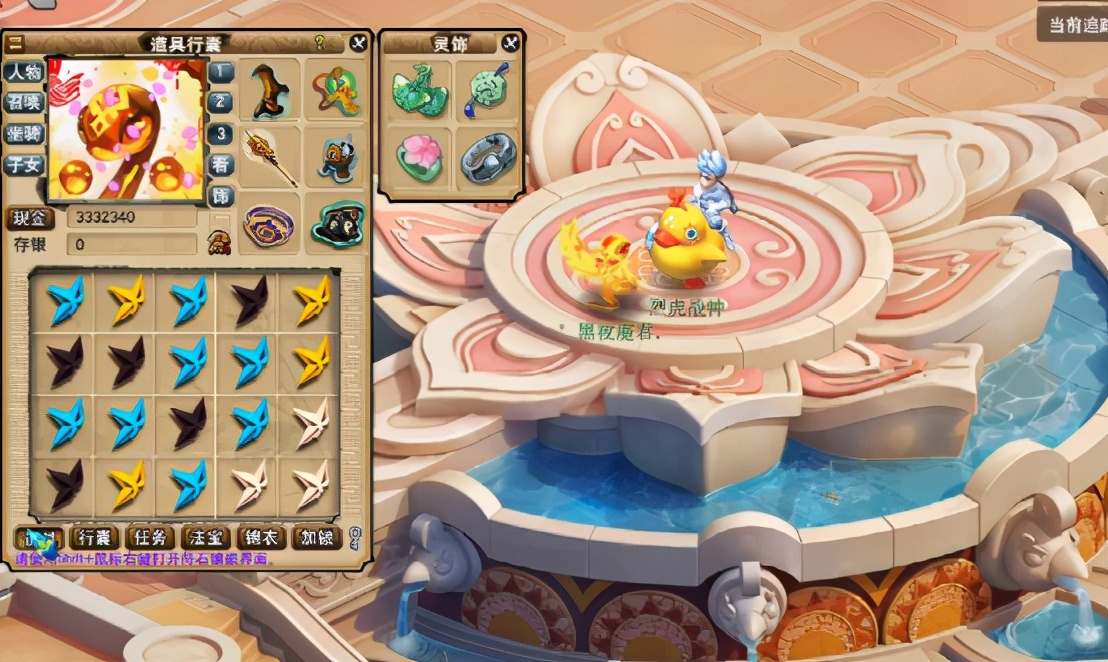
Task: Switch to the 人物 character tab
Action: (x=24, y=73)
